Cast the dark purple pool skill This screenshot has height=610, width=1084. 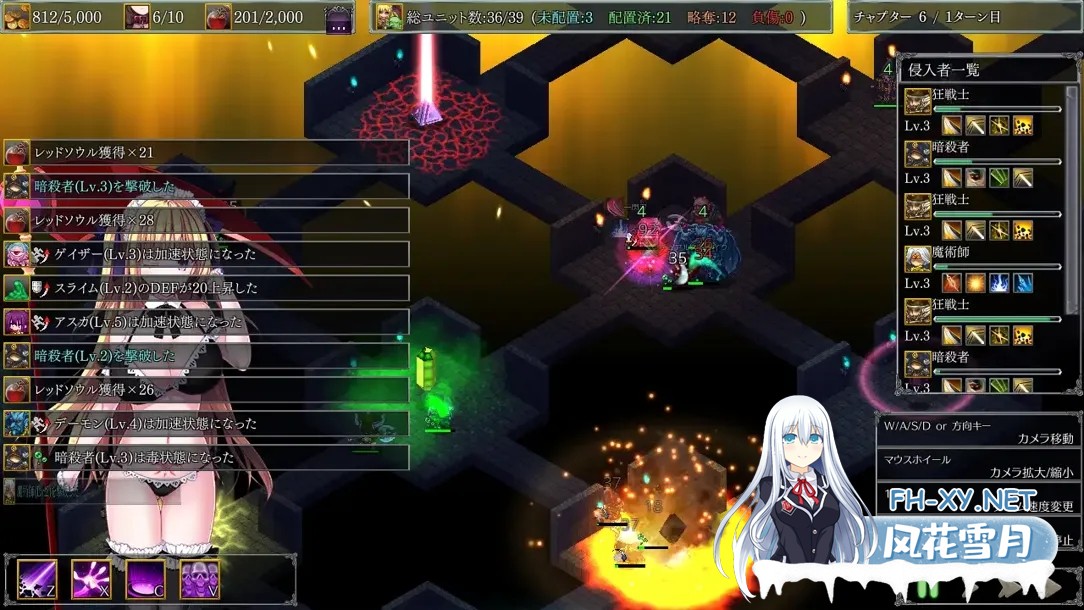(145, 579)
